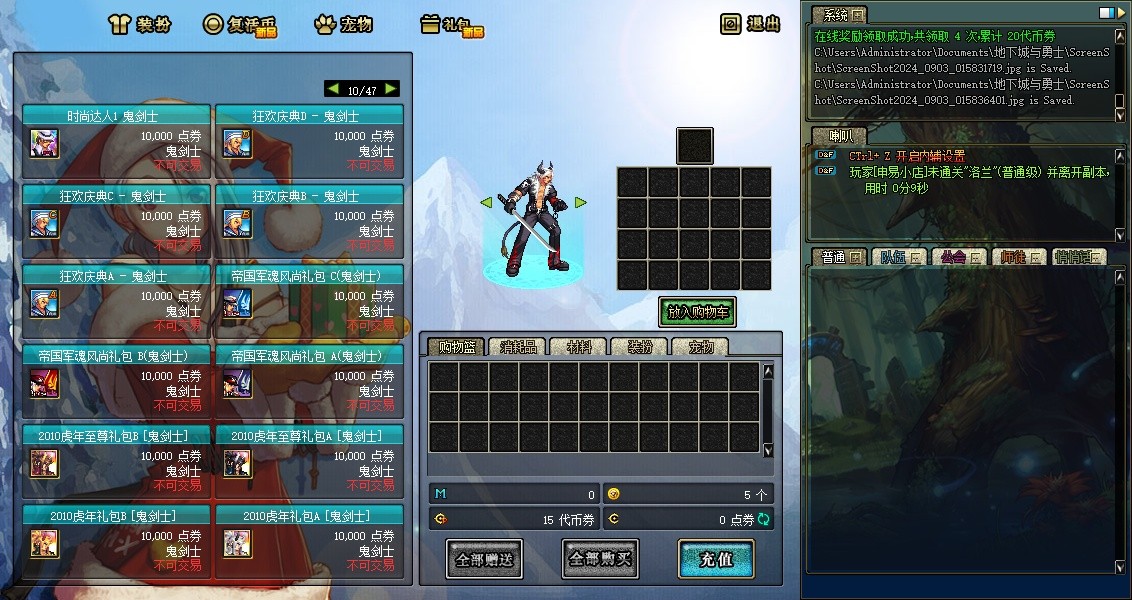Switch to the 复活币 category
This screenshot has height=600, width=1132.
(x=239, y=24)
